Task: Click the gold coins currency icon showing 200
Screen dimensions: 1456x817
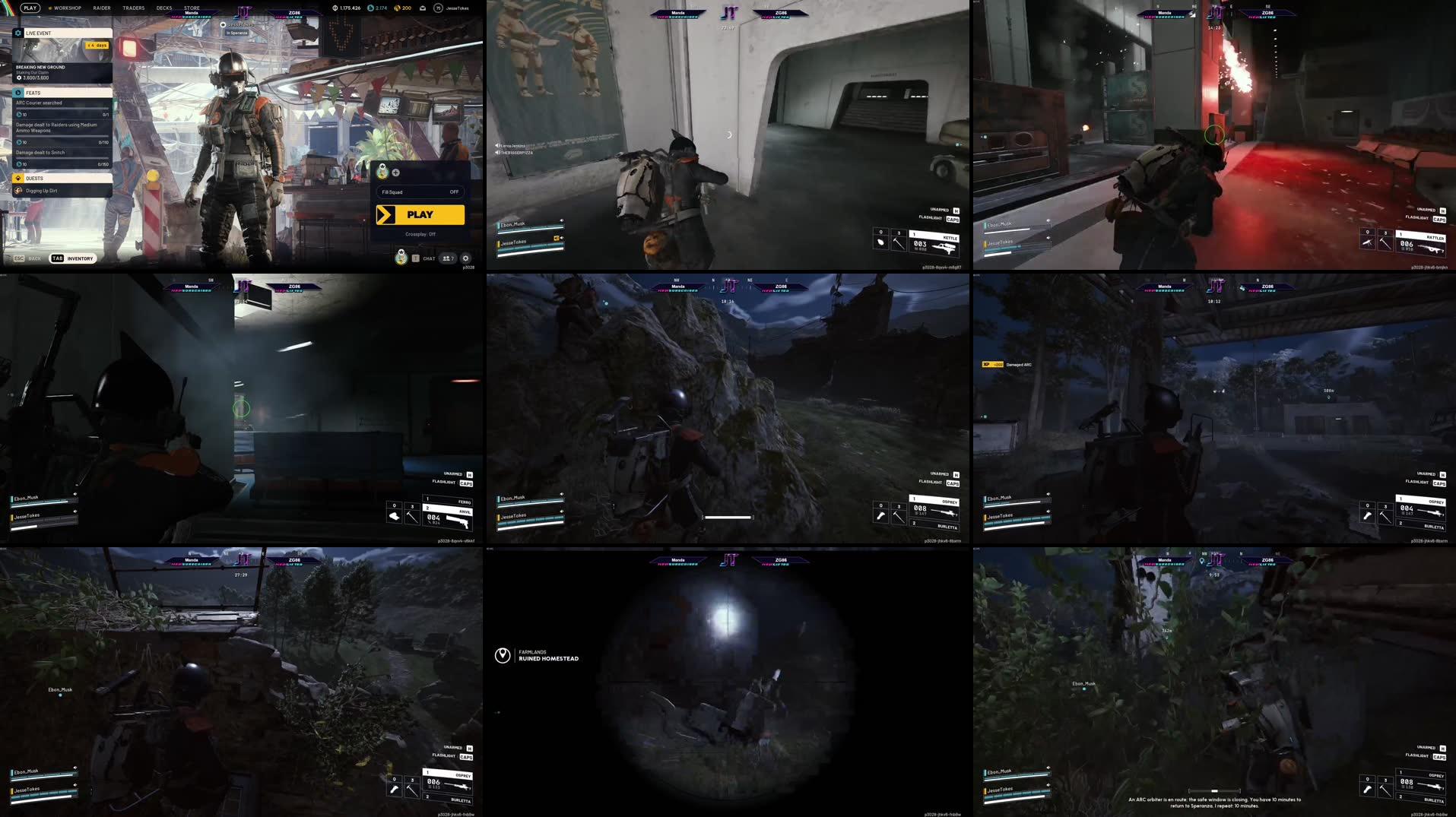Action: tap(397, 8)
